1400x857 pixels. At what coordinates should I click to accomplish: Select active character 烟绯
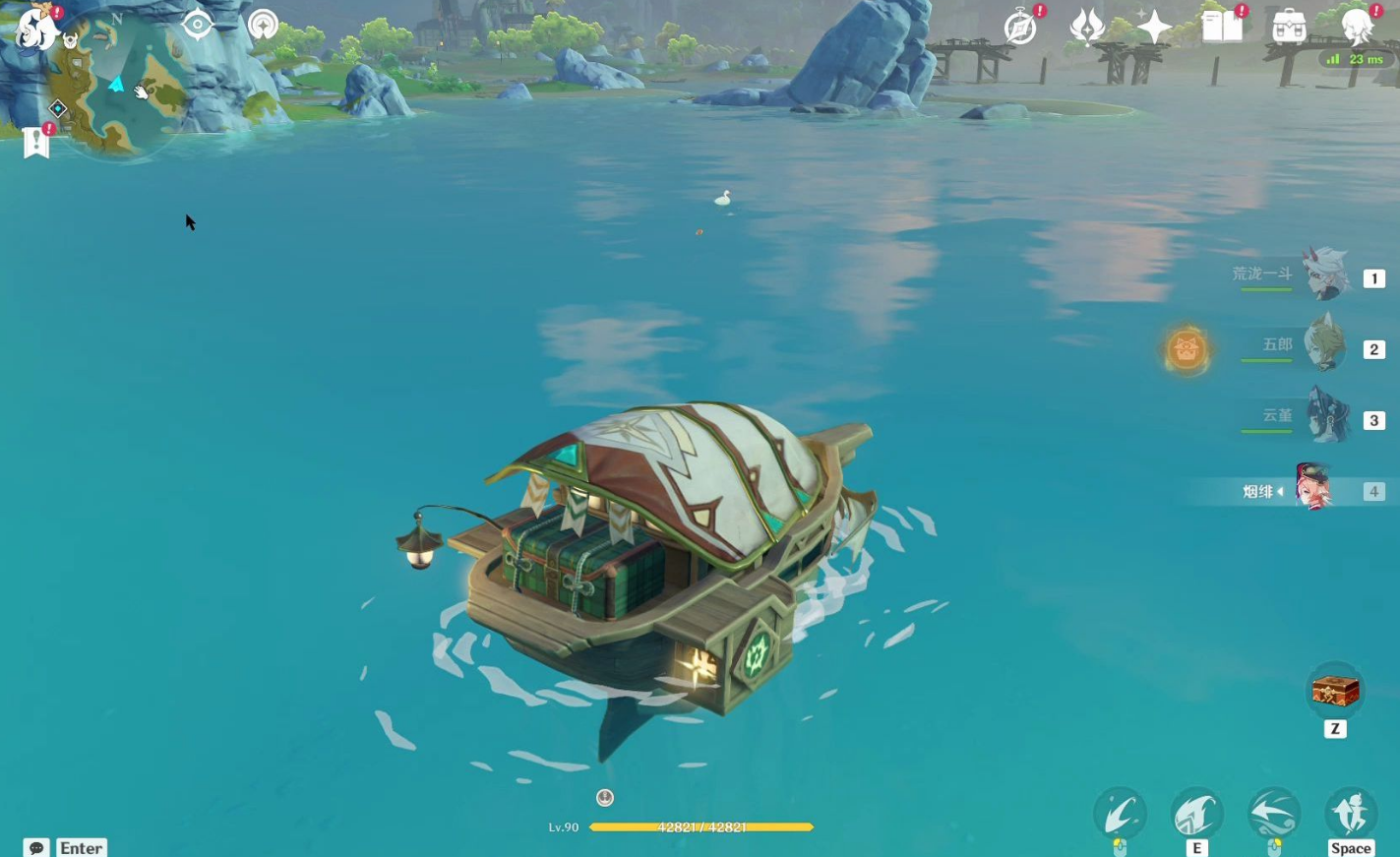coord(1314,489)
